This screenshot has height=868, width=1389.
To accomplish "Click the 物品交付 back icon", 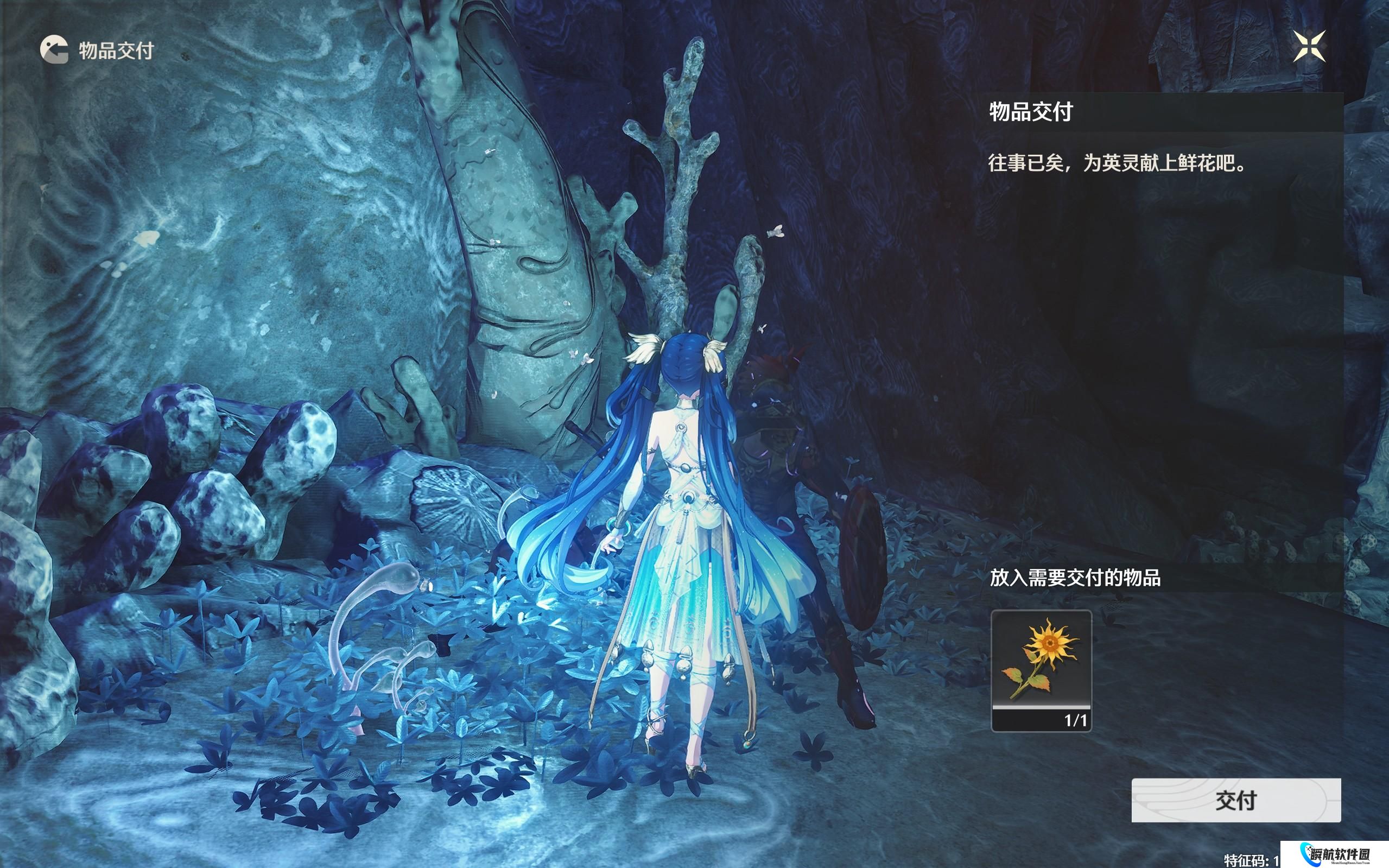I will [54, 49].
